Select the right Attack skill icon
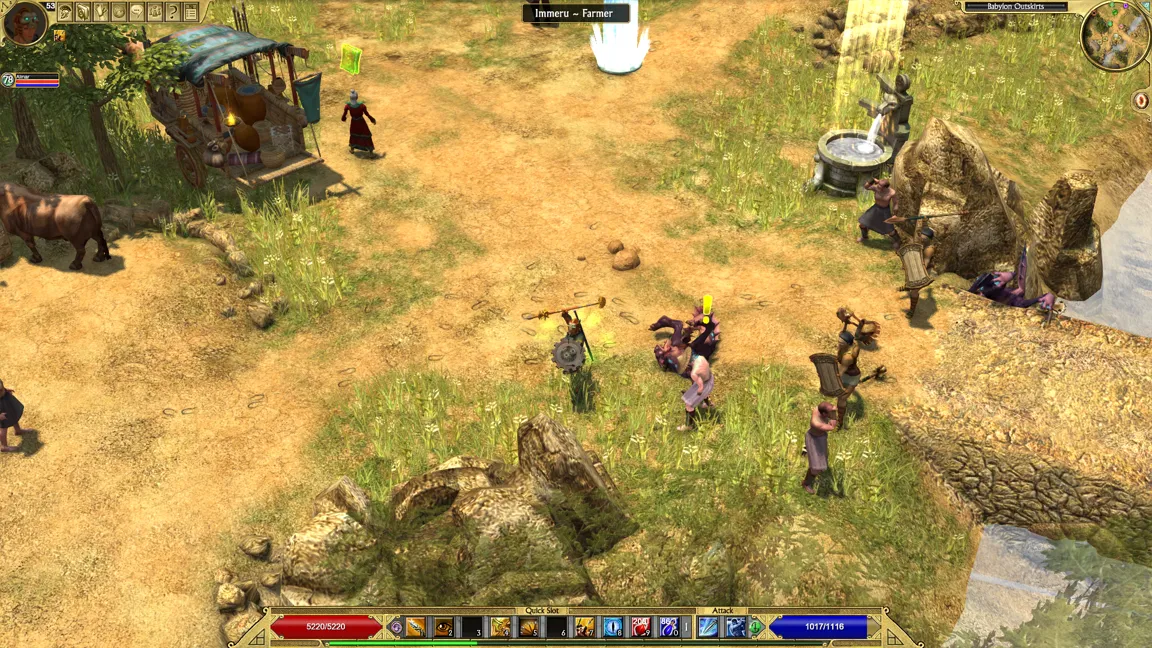Viewport: 1152px width, 648px height. [736, 627]
